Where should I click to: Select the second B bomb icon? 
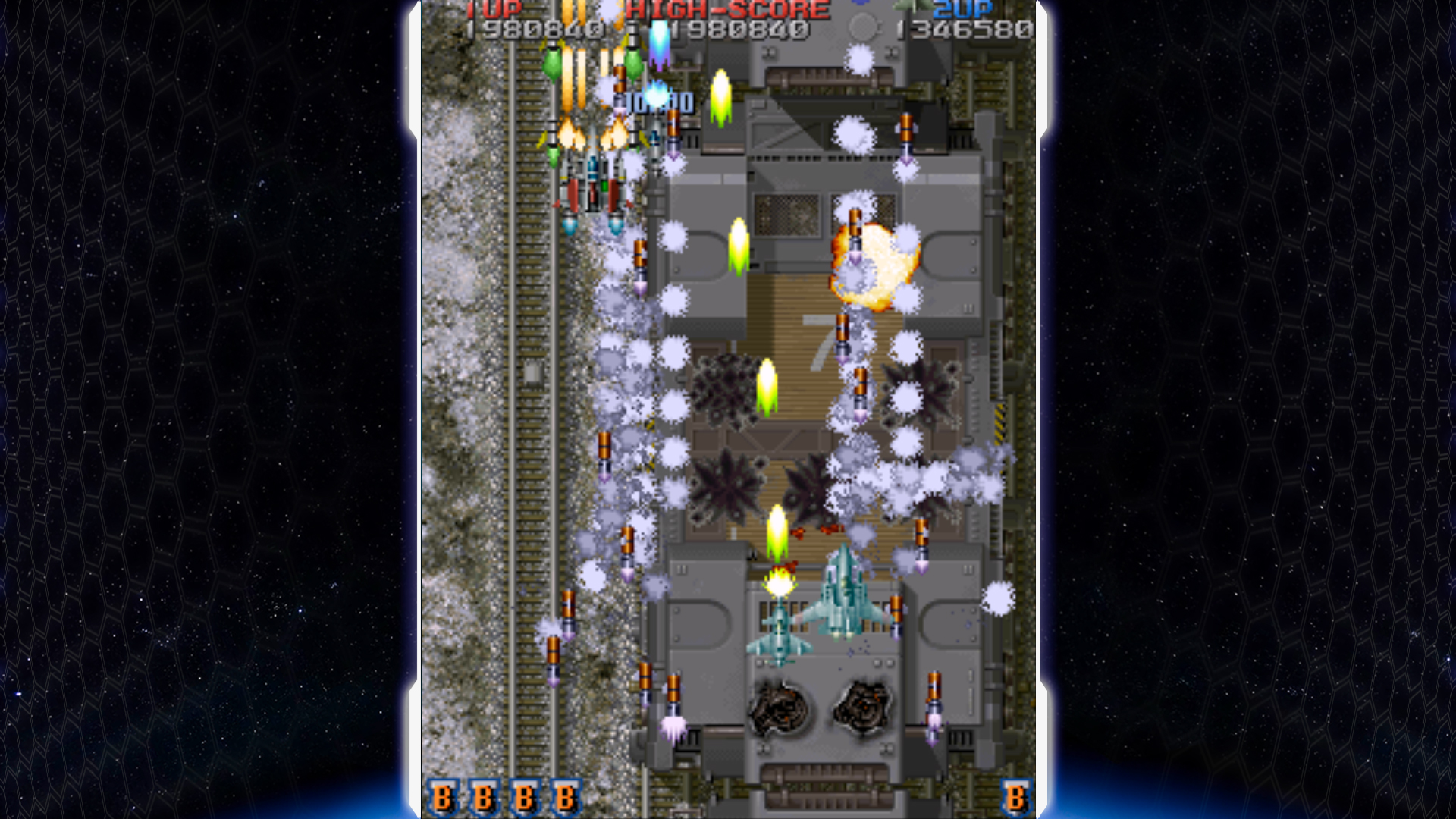[483, 799]
